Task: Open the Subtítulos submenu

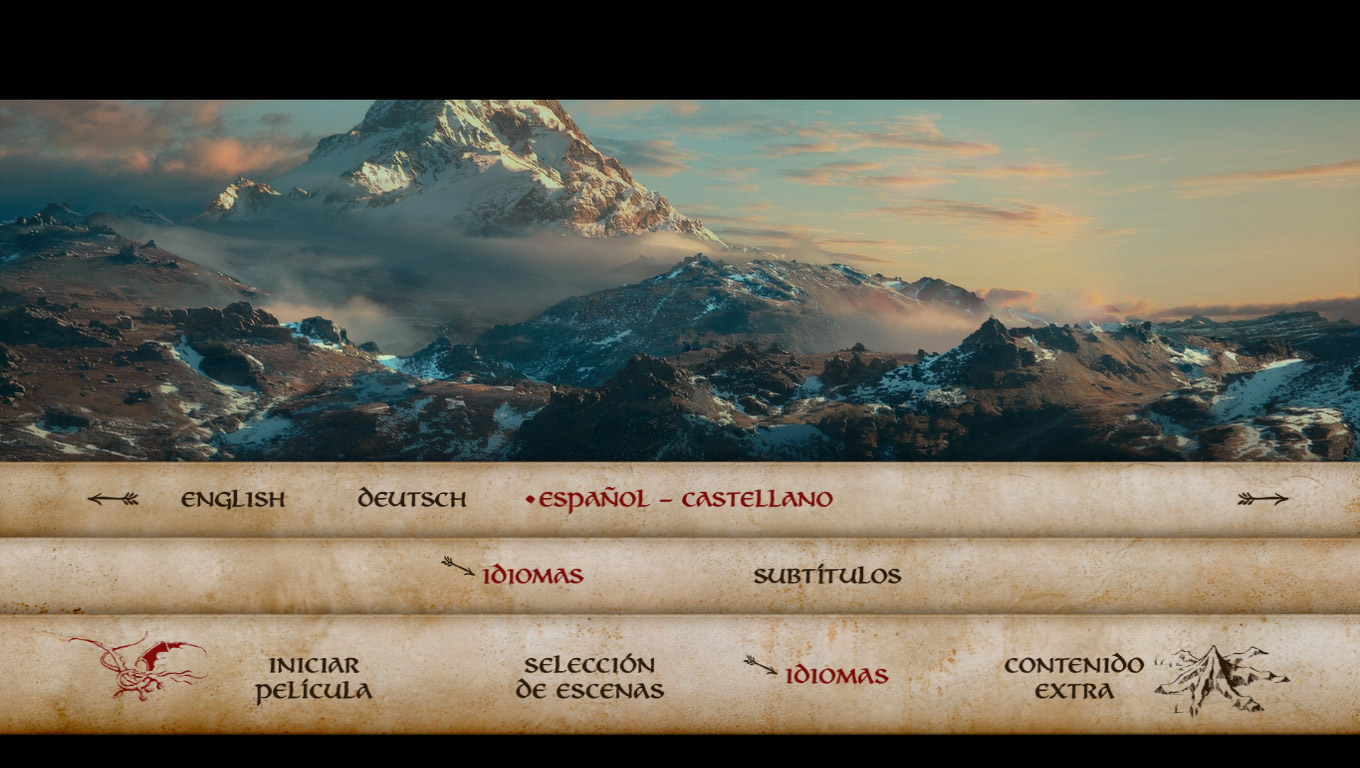Action: (827, 575)
